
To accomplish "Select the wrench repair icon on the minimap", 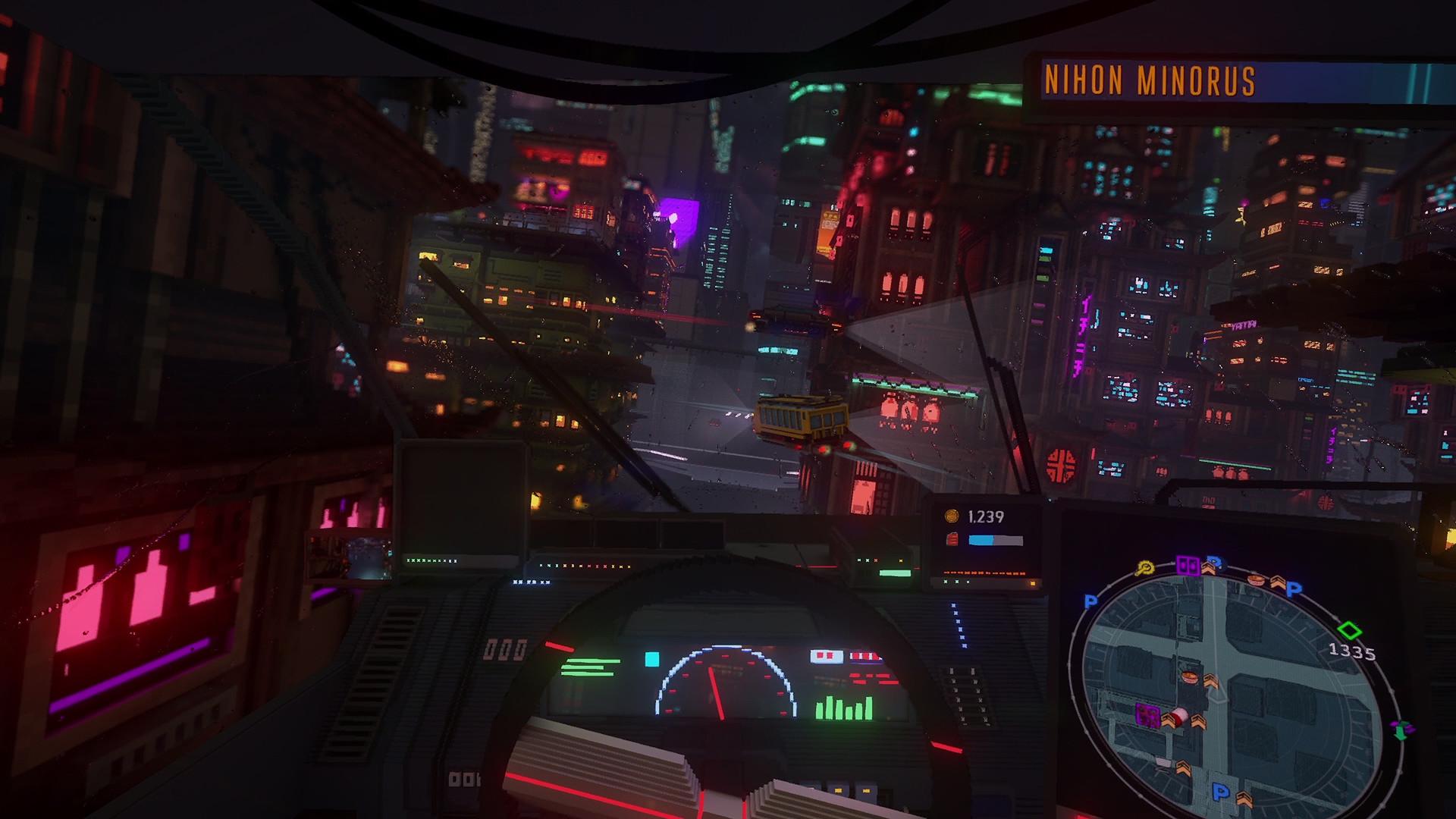I will tap(1144, 567).
